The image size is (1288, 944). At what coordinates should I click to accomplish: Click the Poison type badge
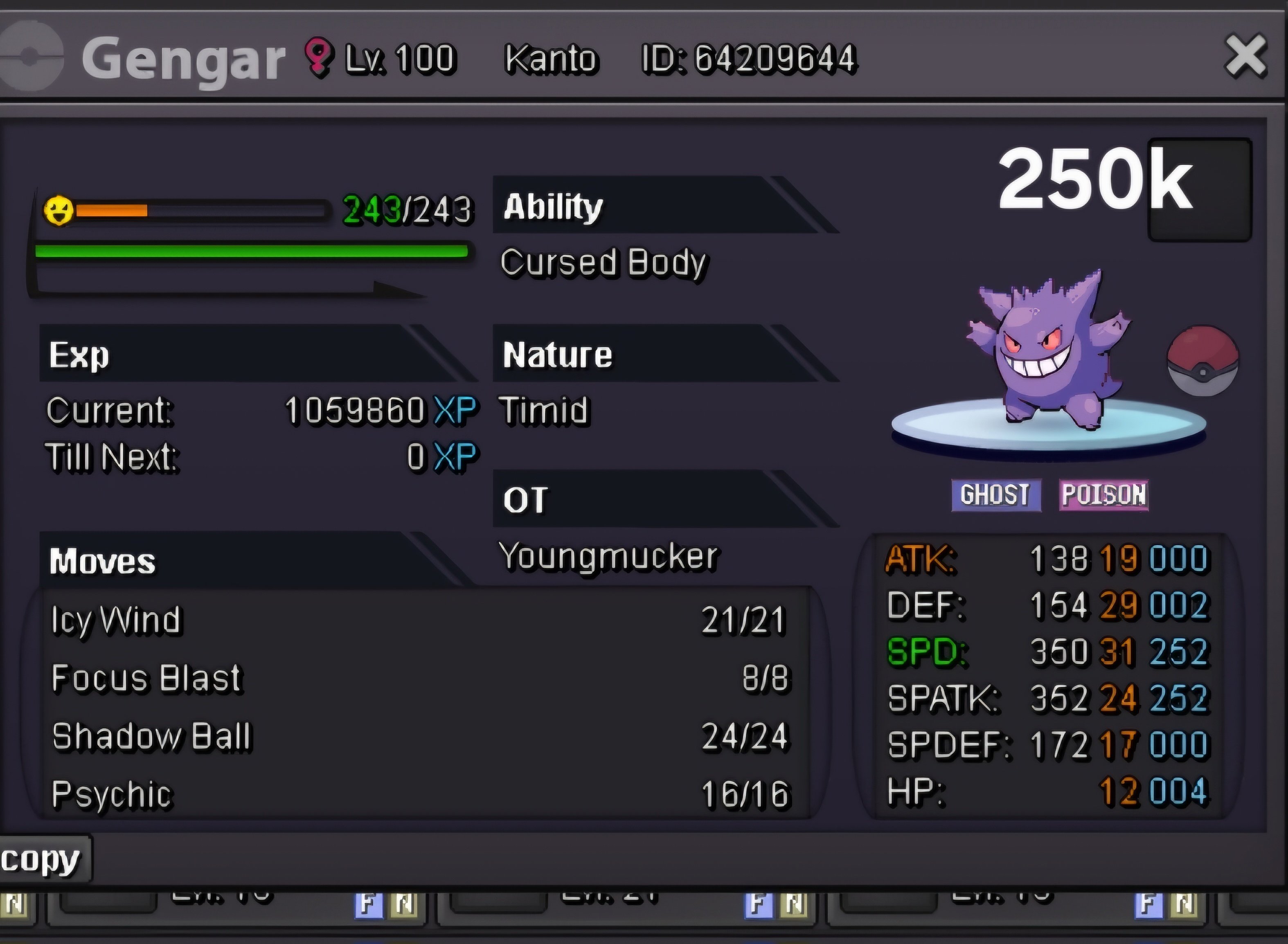pyautogui.click(x=1103, y=494)
